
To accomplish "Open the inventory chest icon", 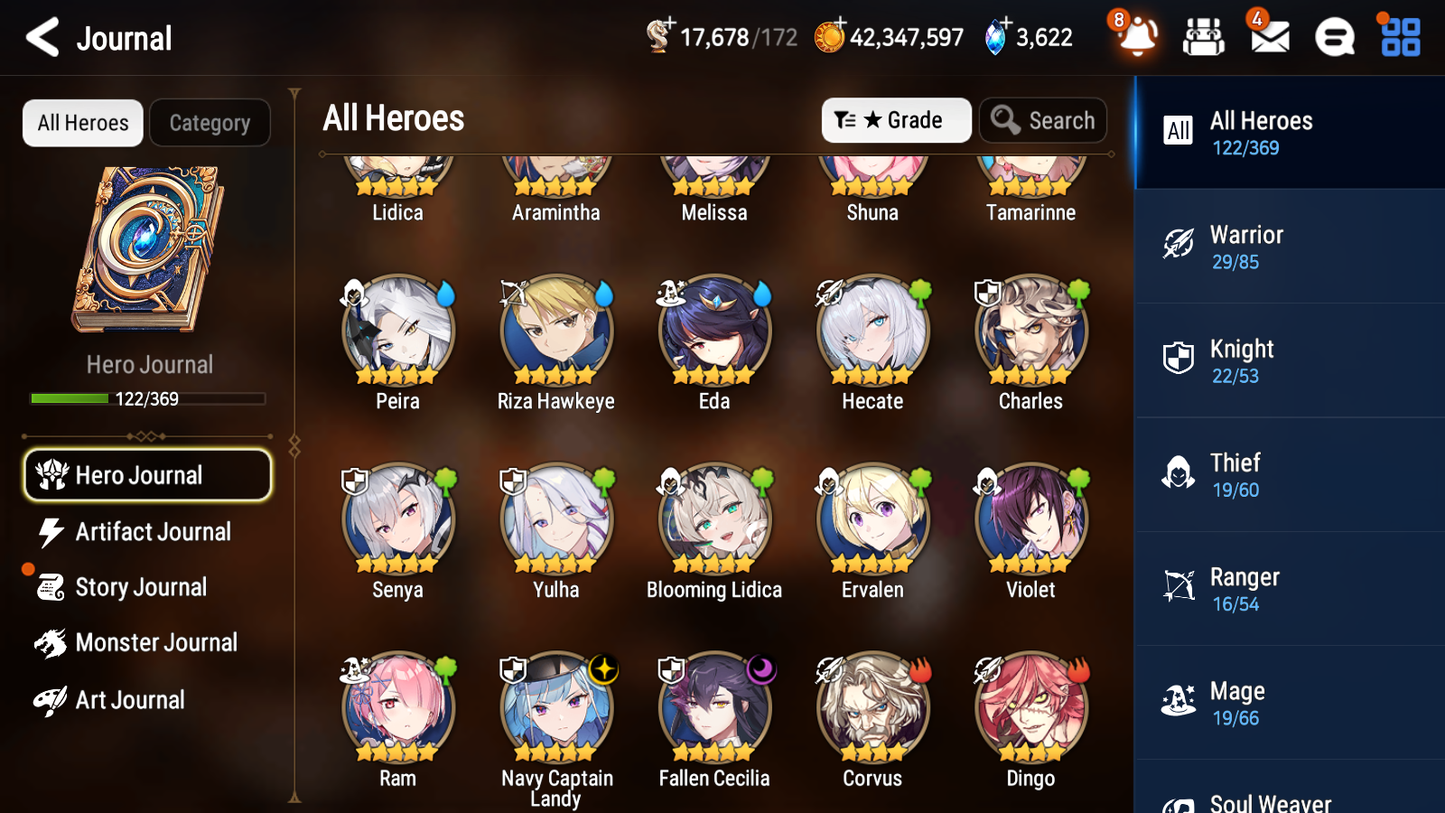I will [1203, 37].
